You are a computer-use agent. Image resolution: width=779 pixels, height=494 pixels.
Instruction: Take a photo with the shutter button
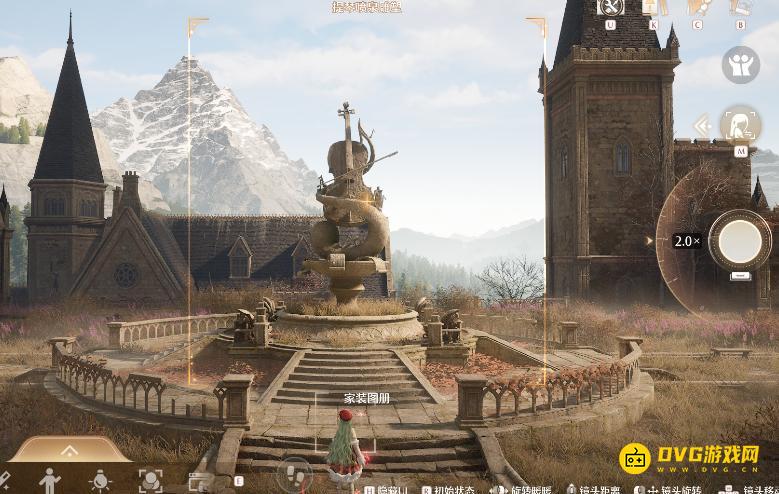click(740, 240)
